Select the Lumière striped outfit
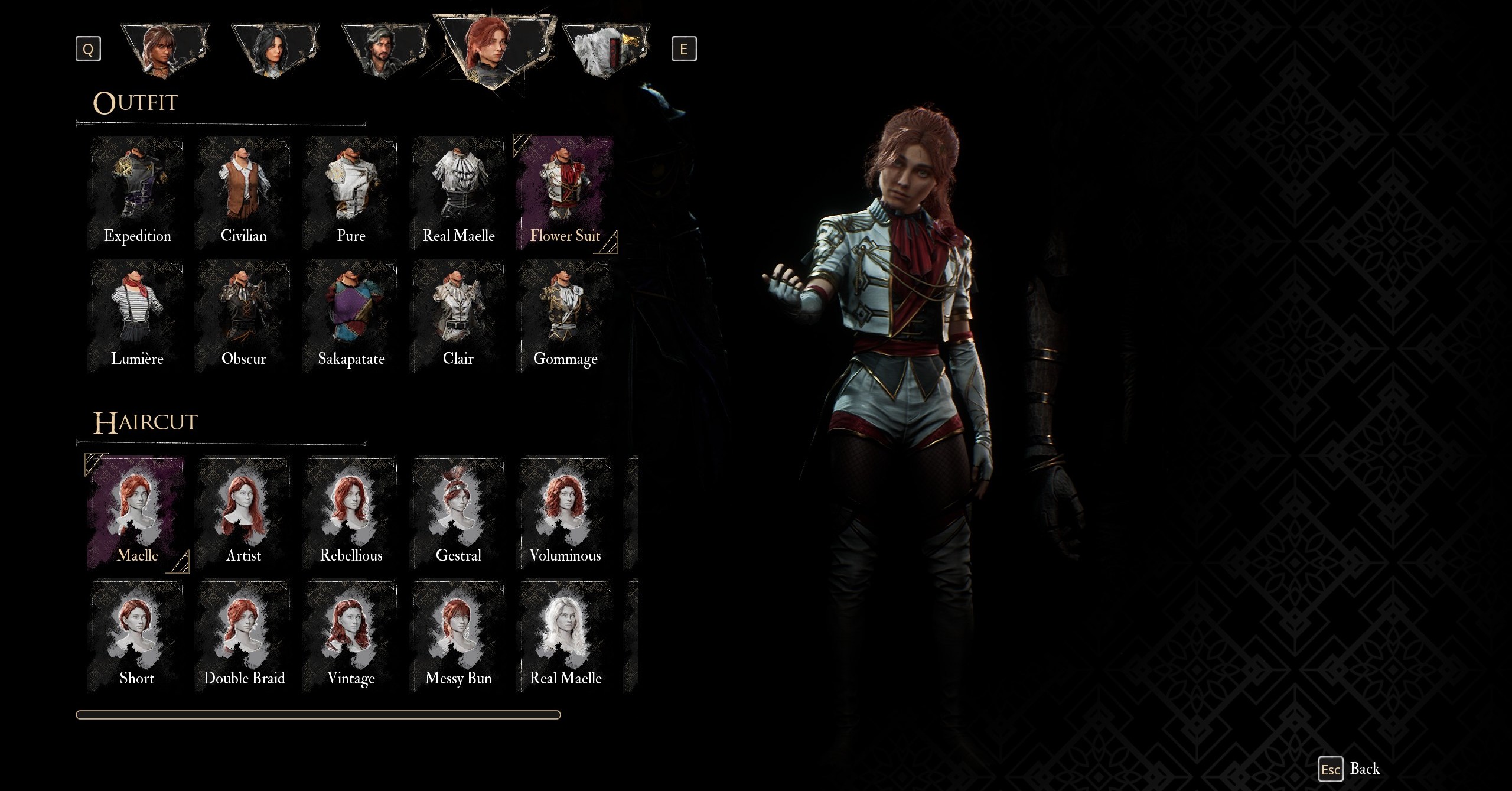Image resolution: width=1512 pixels, height=791 pixels. (137, 316)
